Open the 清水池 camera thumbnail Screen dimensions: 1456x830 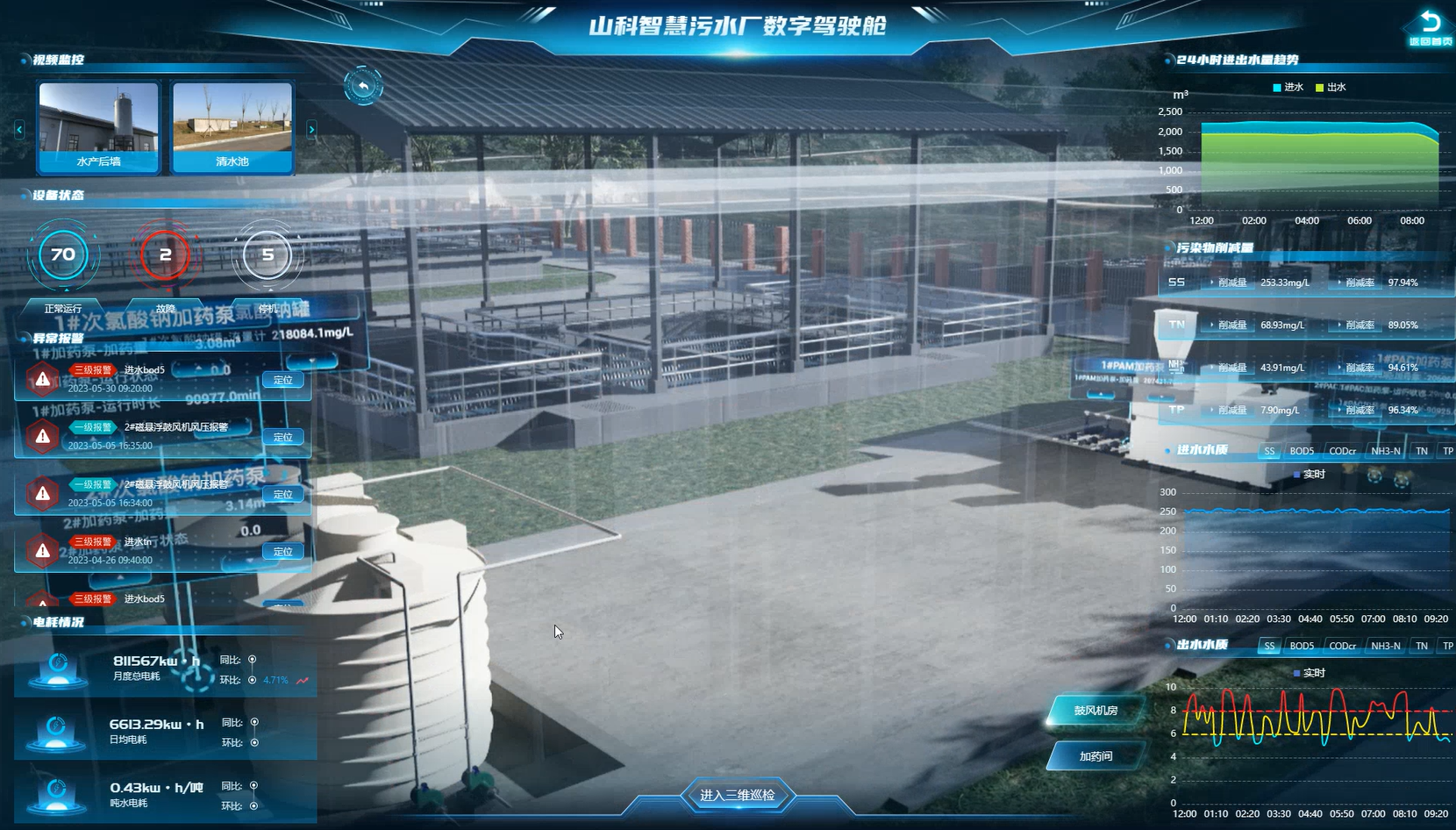coord(232,125)
